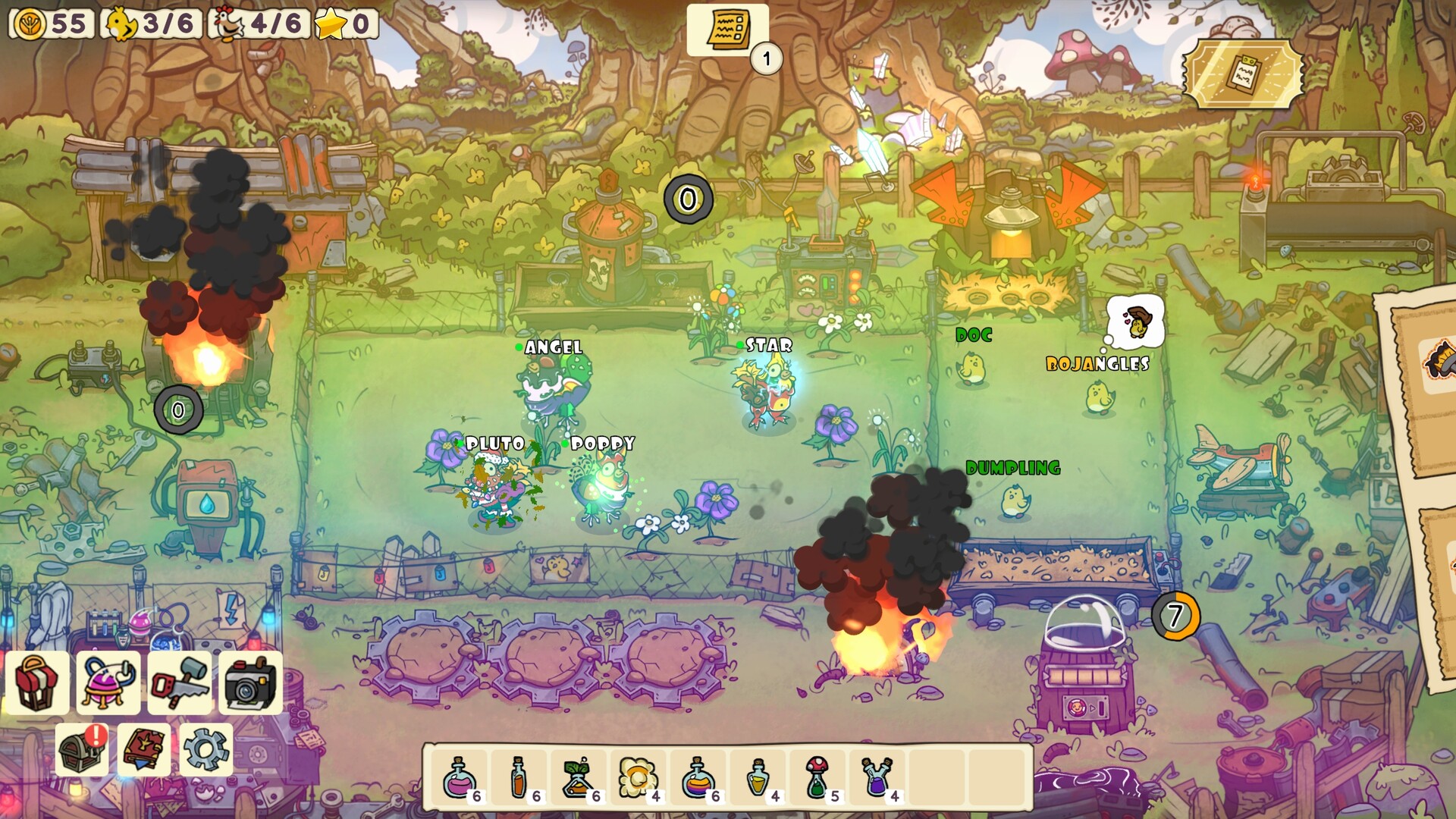Open the potion pod incubator panel

[108, 682]
